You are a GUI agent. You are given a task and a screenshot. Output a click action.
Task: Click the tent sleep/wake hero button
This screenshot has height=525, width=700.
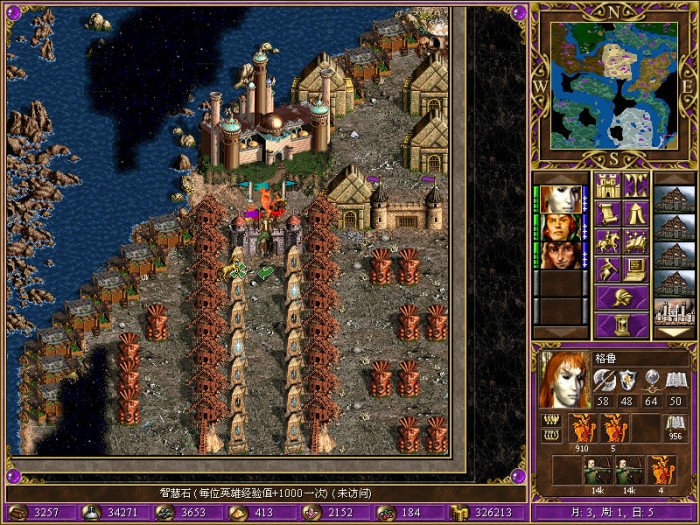point(636,213)
